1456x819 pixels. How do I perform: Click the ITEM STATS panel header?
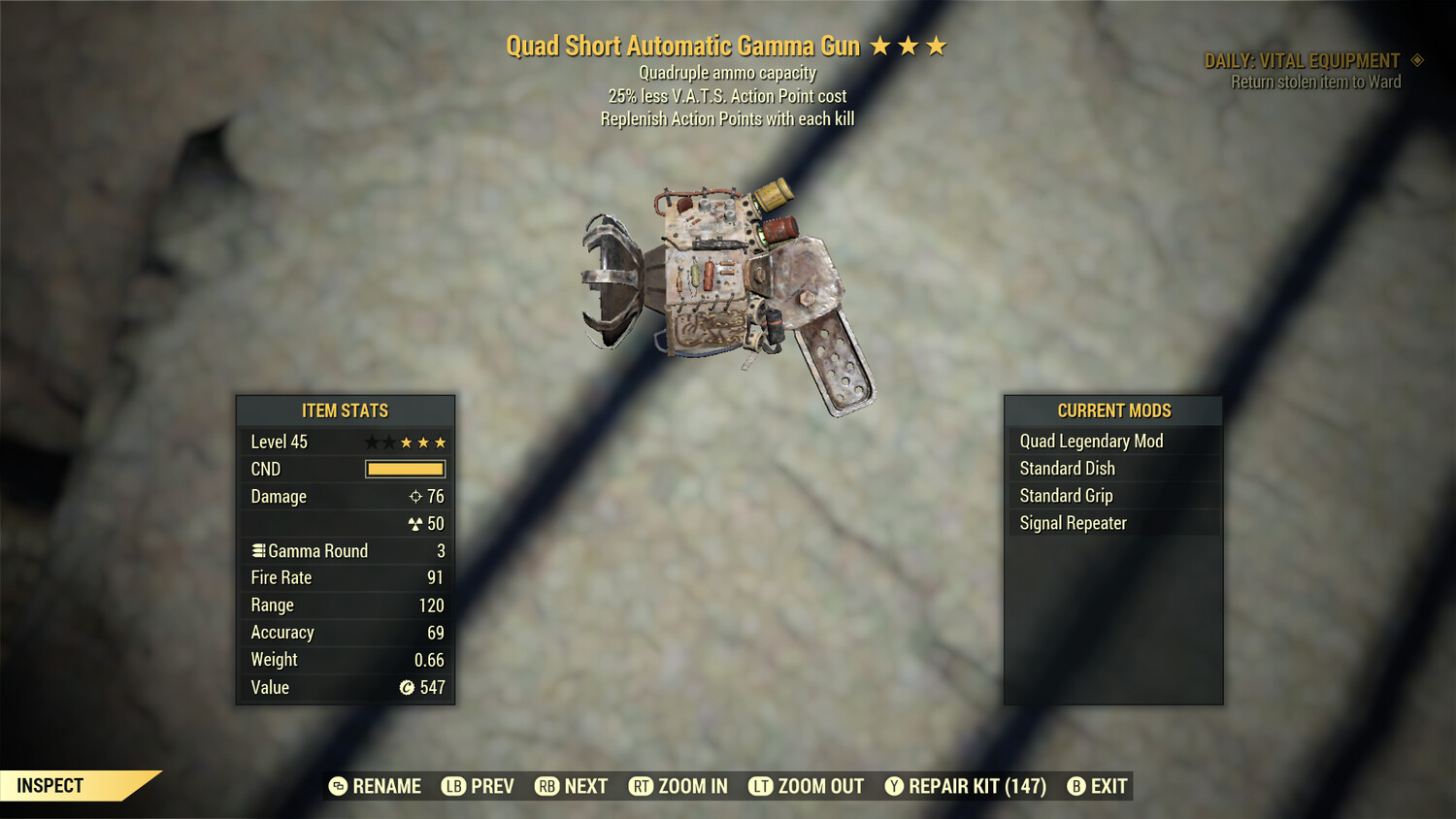pyautogui.click(x=345, y=410)
